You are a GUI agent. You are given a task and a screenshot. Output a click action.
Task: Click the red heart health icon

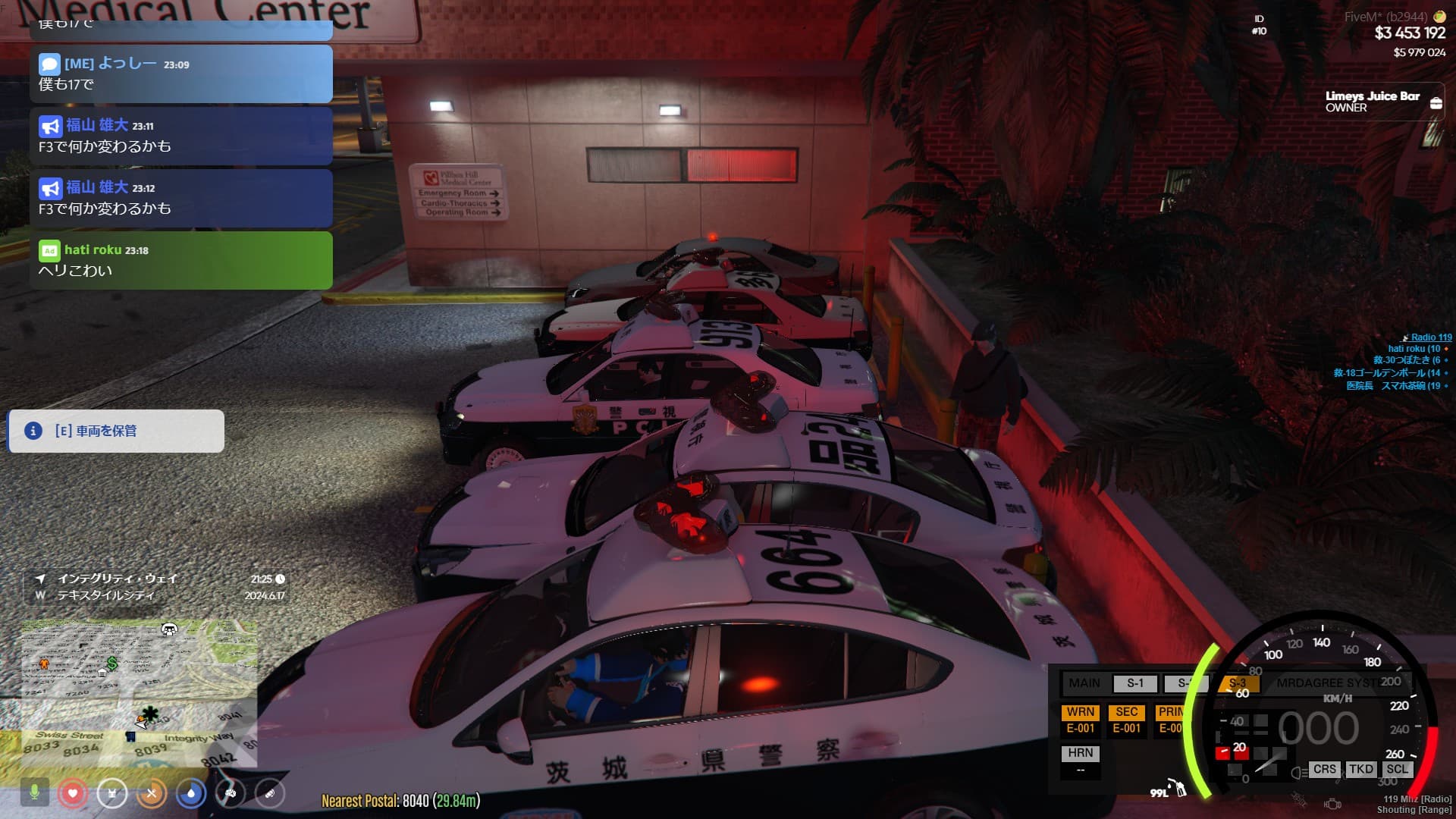point(73,793)
